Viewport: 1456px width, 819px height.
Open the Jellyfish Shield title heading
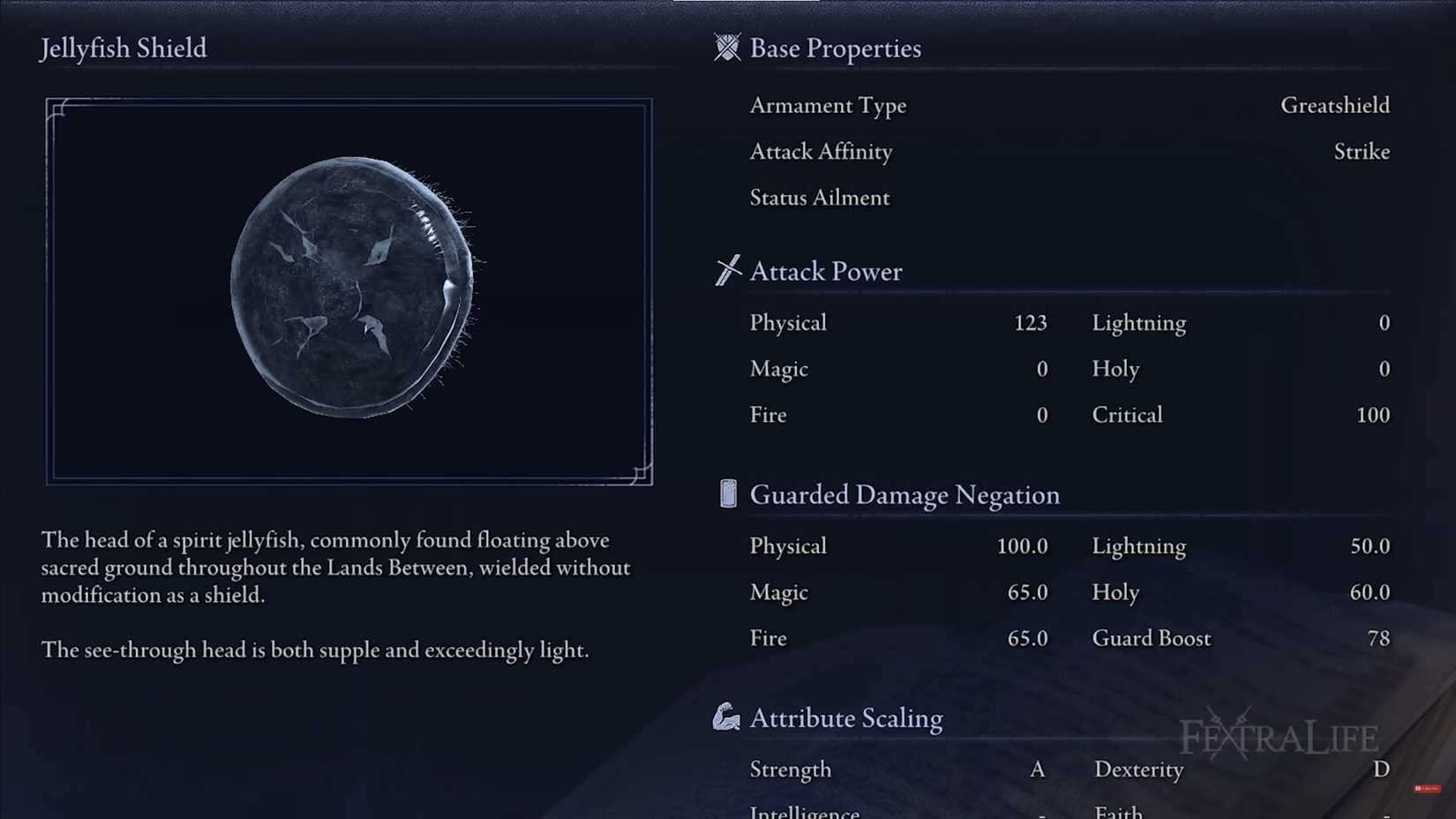(123, 49)
